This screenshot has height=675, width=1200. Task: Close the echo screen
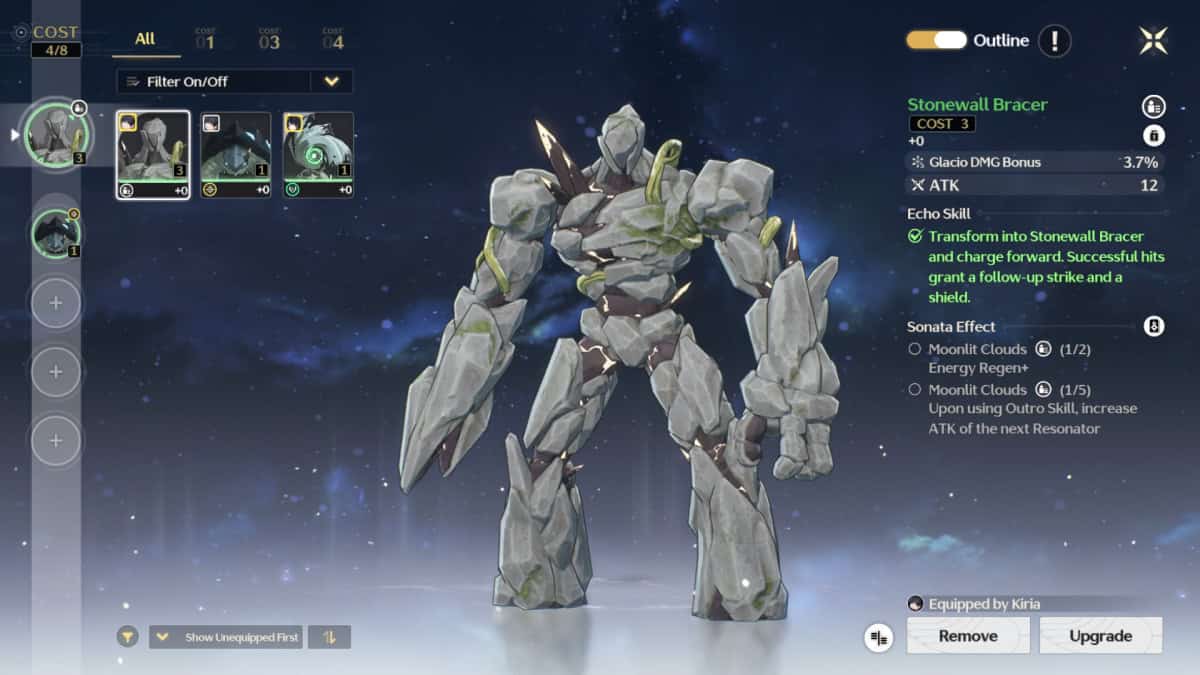(x=1153, y=40)
